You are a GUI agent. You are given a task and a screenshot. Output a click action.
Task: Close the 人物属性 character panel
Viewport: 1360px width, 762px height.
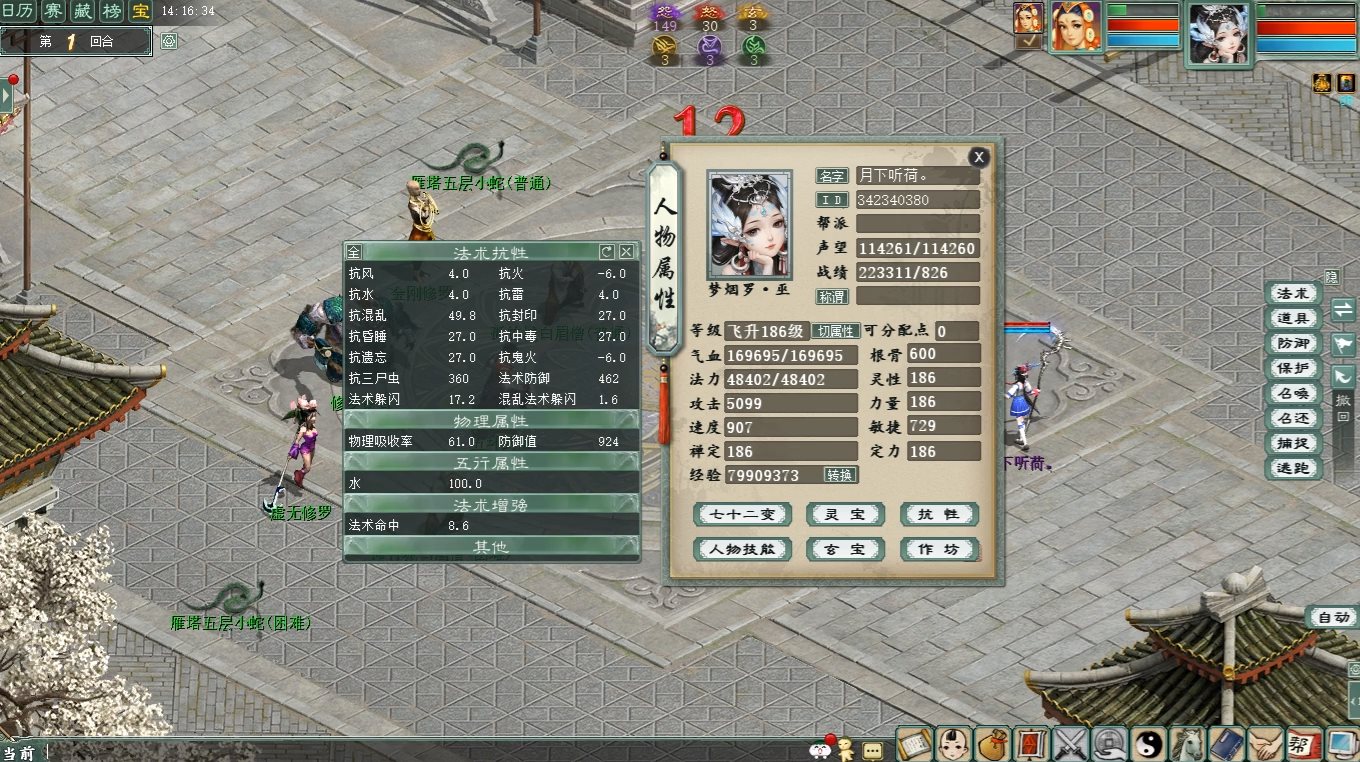coord(979,157)
